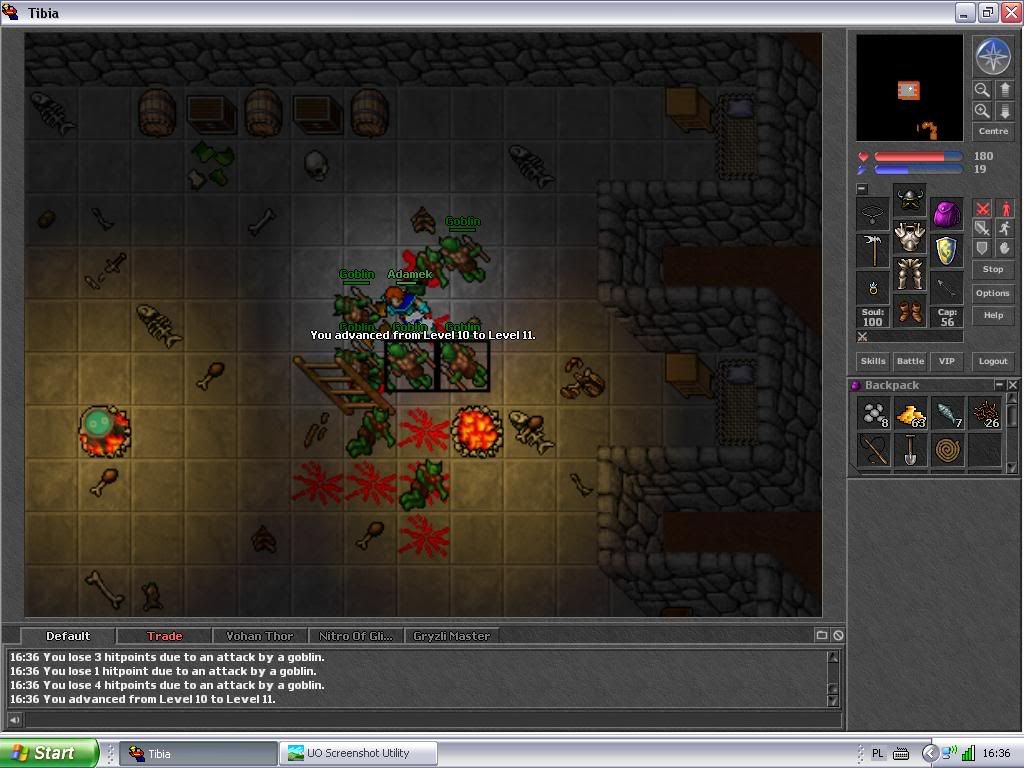Open the Vohan Thor chat tab
The width and height of the screenshot is (1024, 768).
coord(260,636)
